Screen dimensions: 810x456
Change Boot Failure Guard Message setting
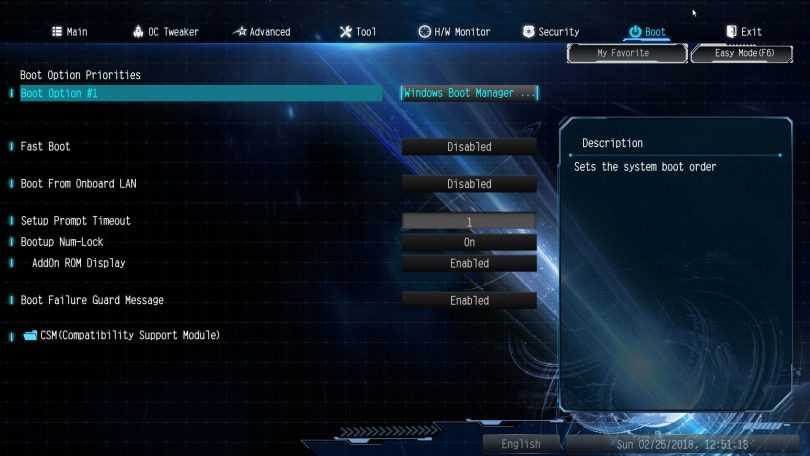[x=469, y=301]
